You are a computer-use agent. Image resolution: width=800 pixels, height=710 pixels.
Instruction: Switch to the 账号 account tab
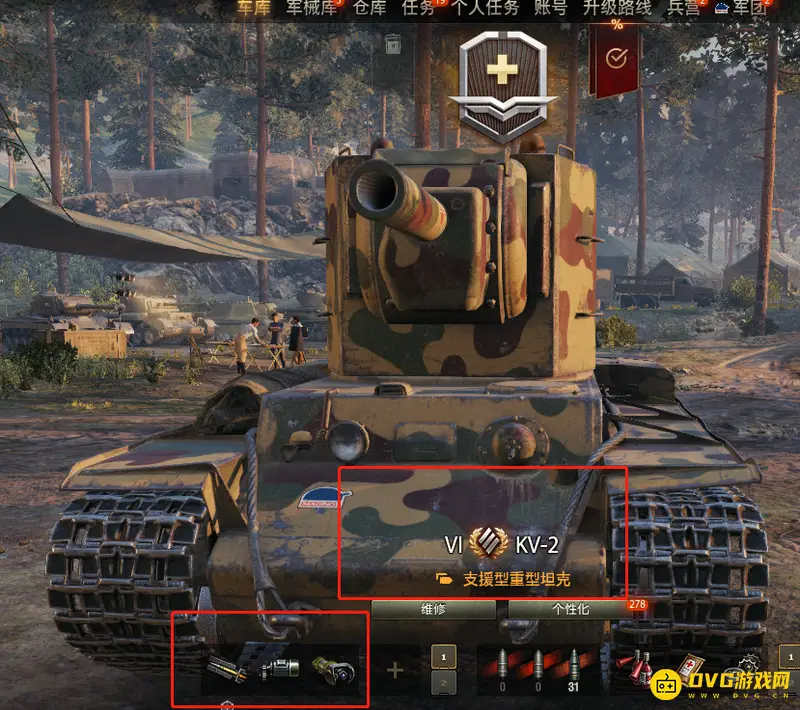point(550,8)
